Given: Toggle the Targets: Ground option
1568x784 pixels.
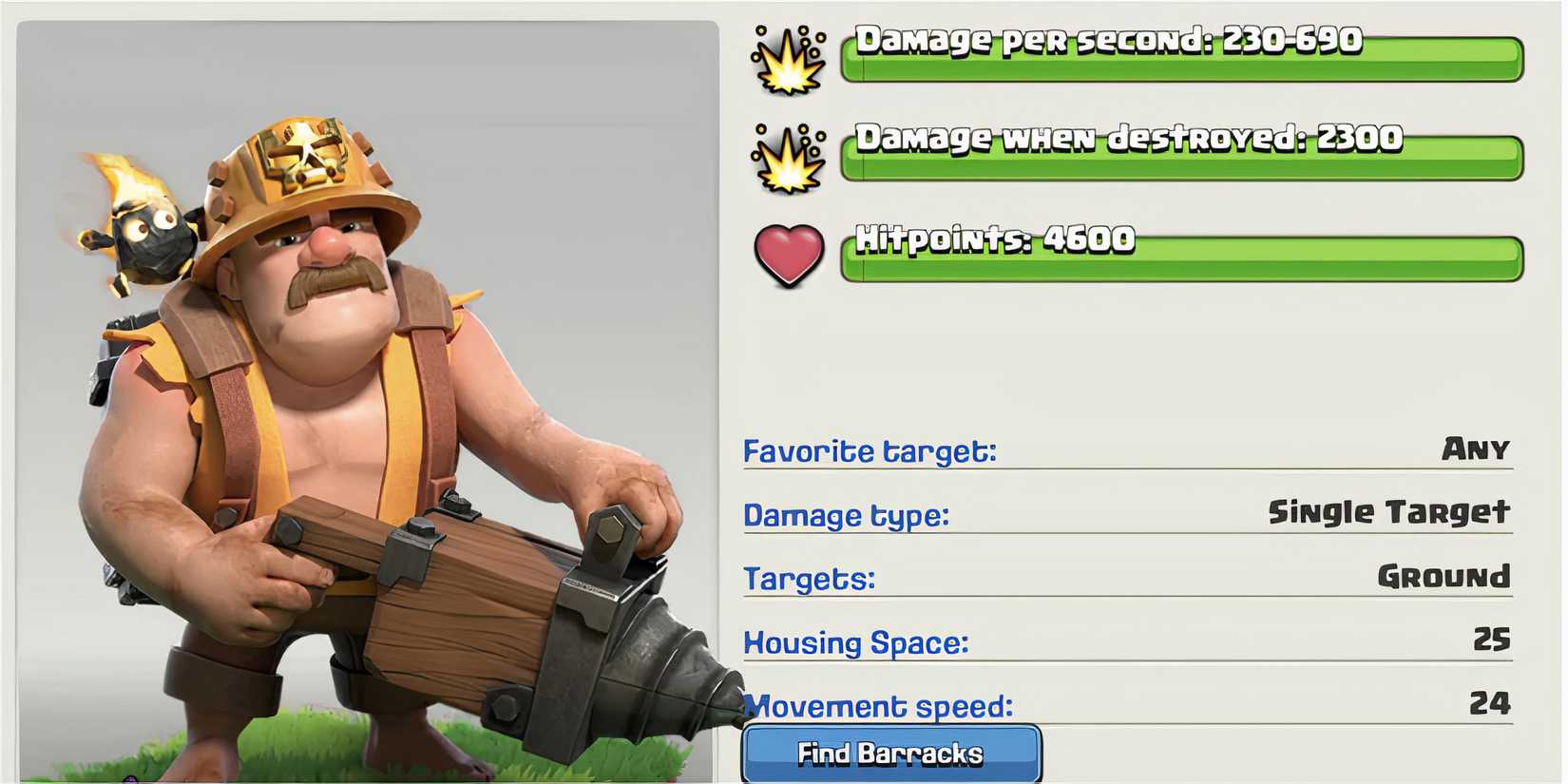Looking at the screenshot, I should pos(809,578).
